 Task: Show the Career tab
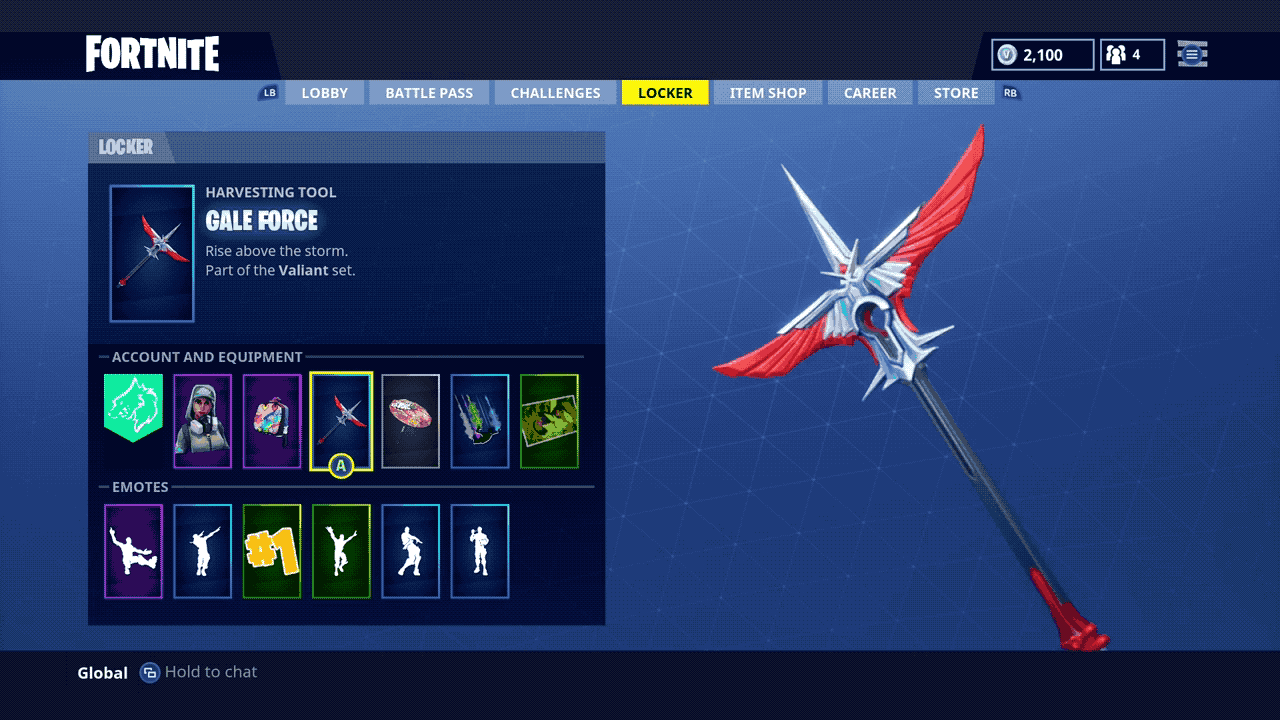[870, 93]
